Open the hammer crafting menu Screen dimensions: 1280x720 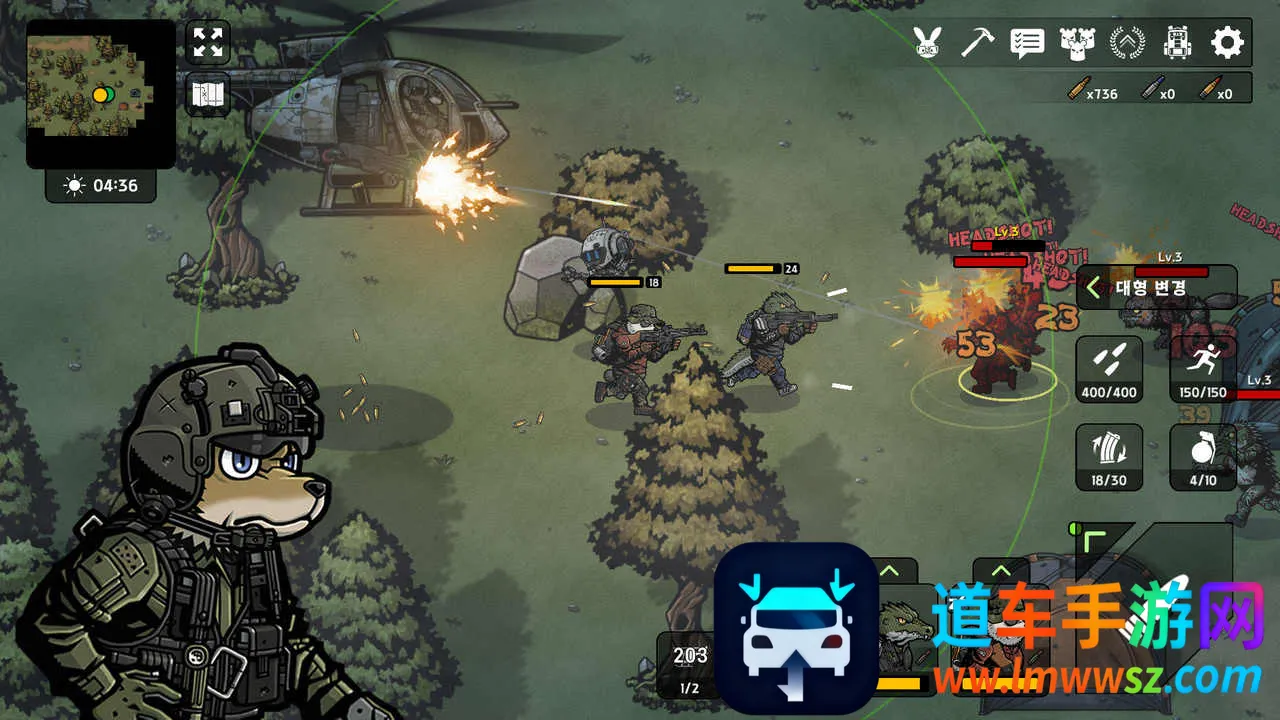click(977, 42)
